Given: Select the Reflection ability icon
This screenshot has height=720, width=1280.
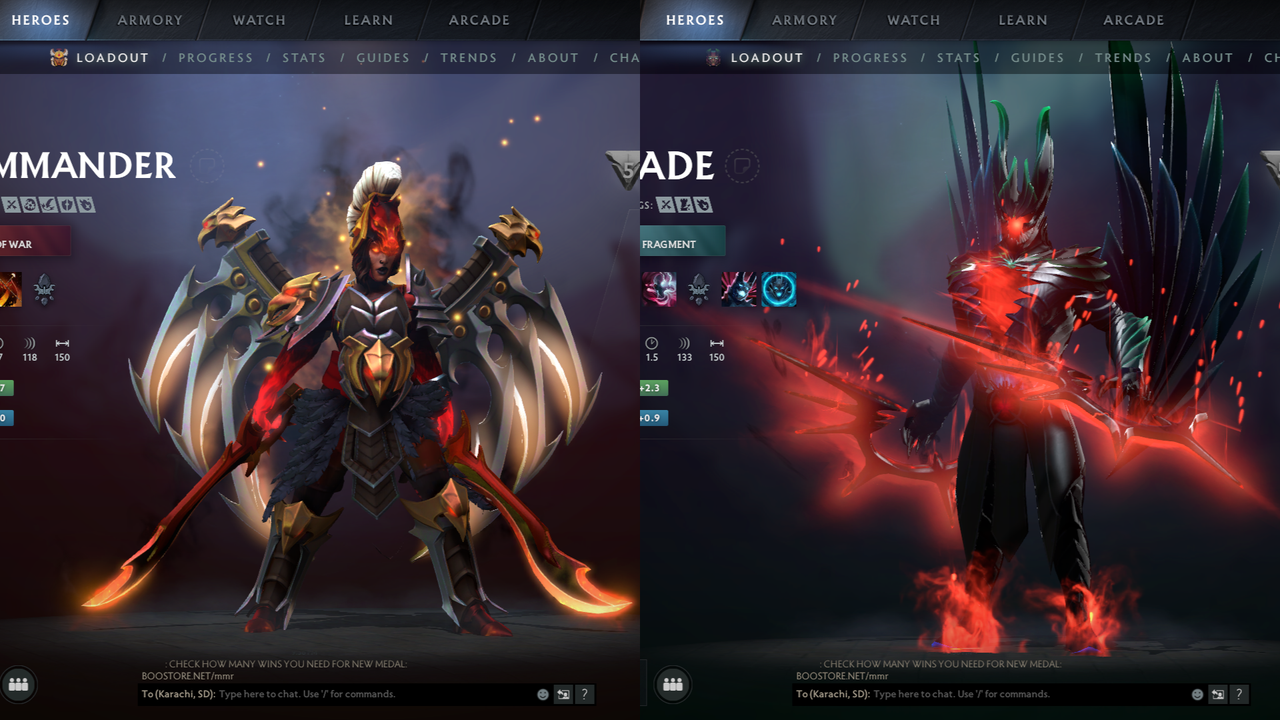Looking at the screenshot, I should [658, 290].
